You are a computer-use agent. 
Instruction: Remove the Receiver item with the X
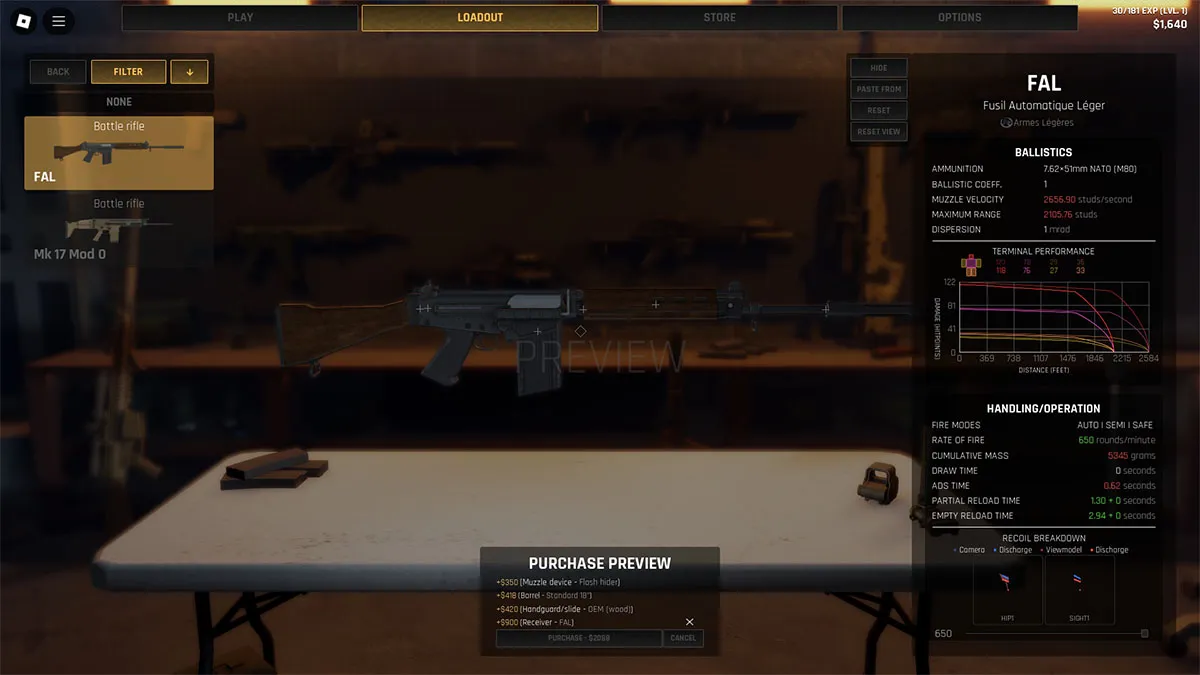(689, 622)
